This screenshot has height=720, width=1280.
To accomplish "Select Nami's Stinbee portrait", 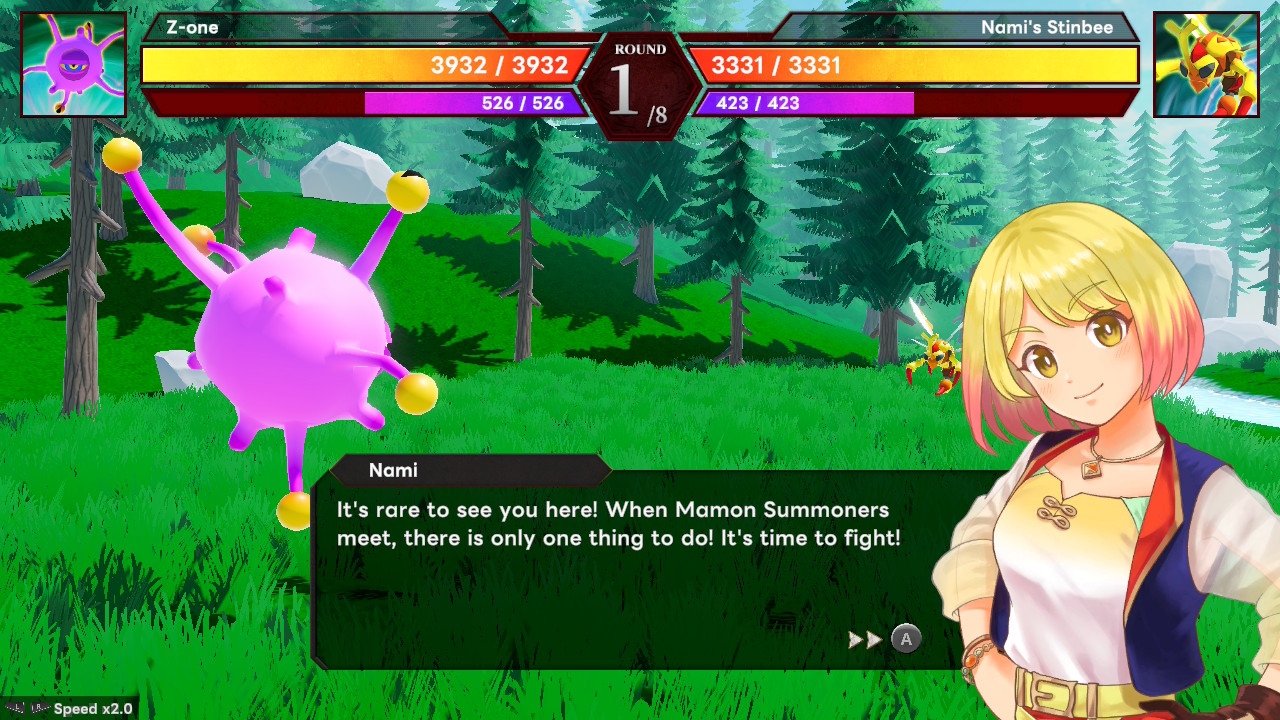I will (x=1205, y=65).
